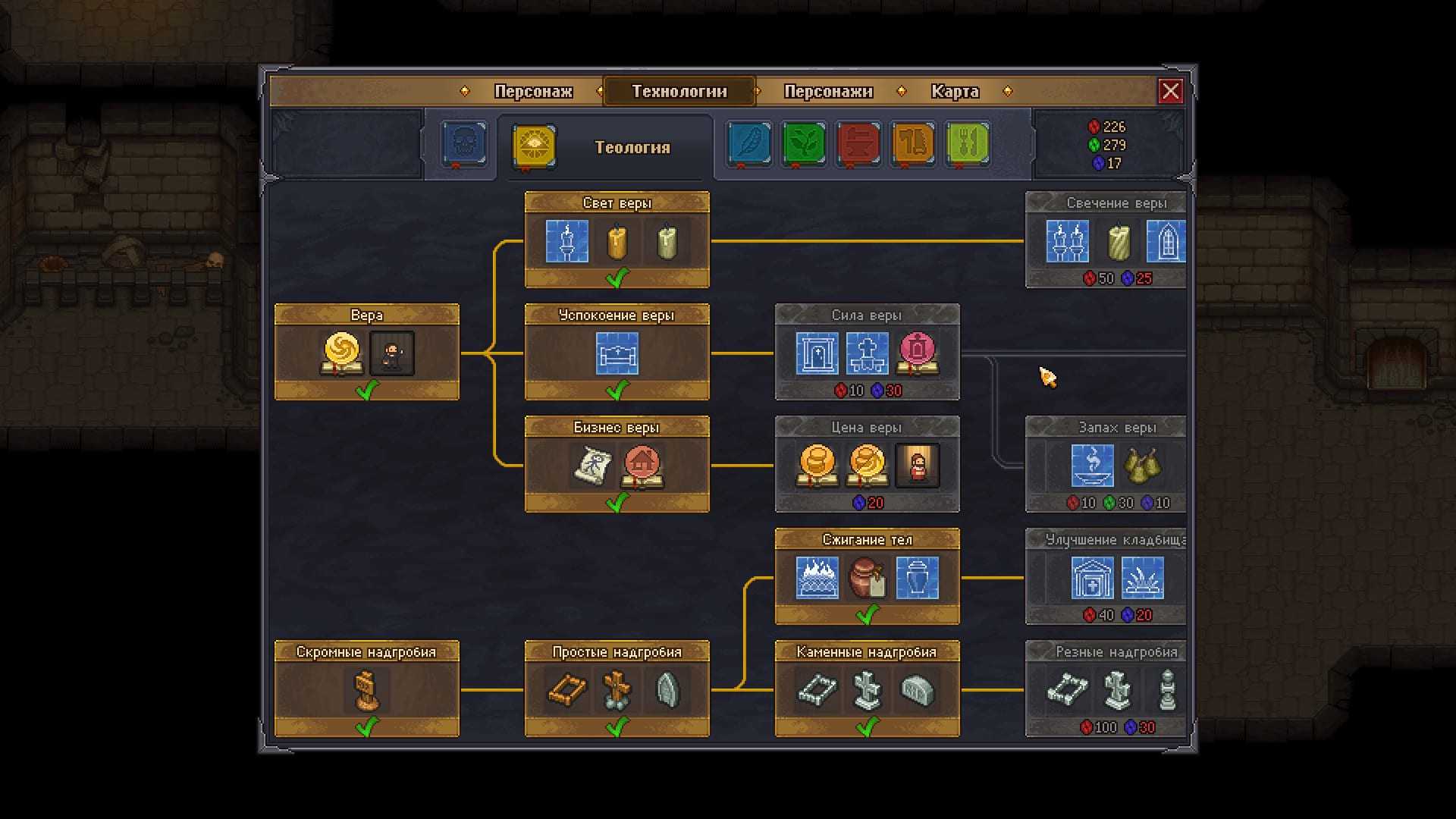Choose the blue feather technology category
This screenshot has width=1456, height=819.
tap(749, 143)
